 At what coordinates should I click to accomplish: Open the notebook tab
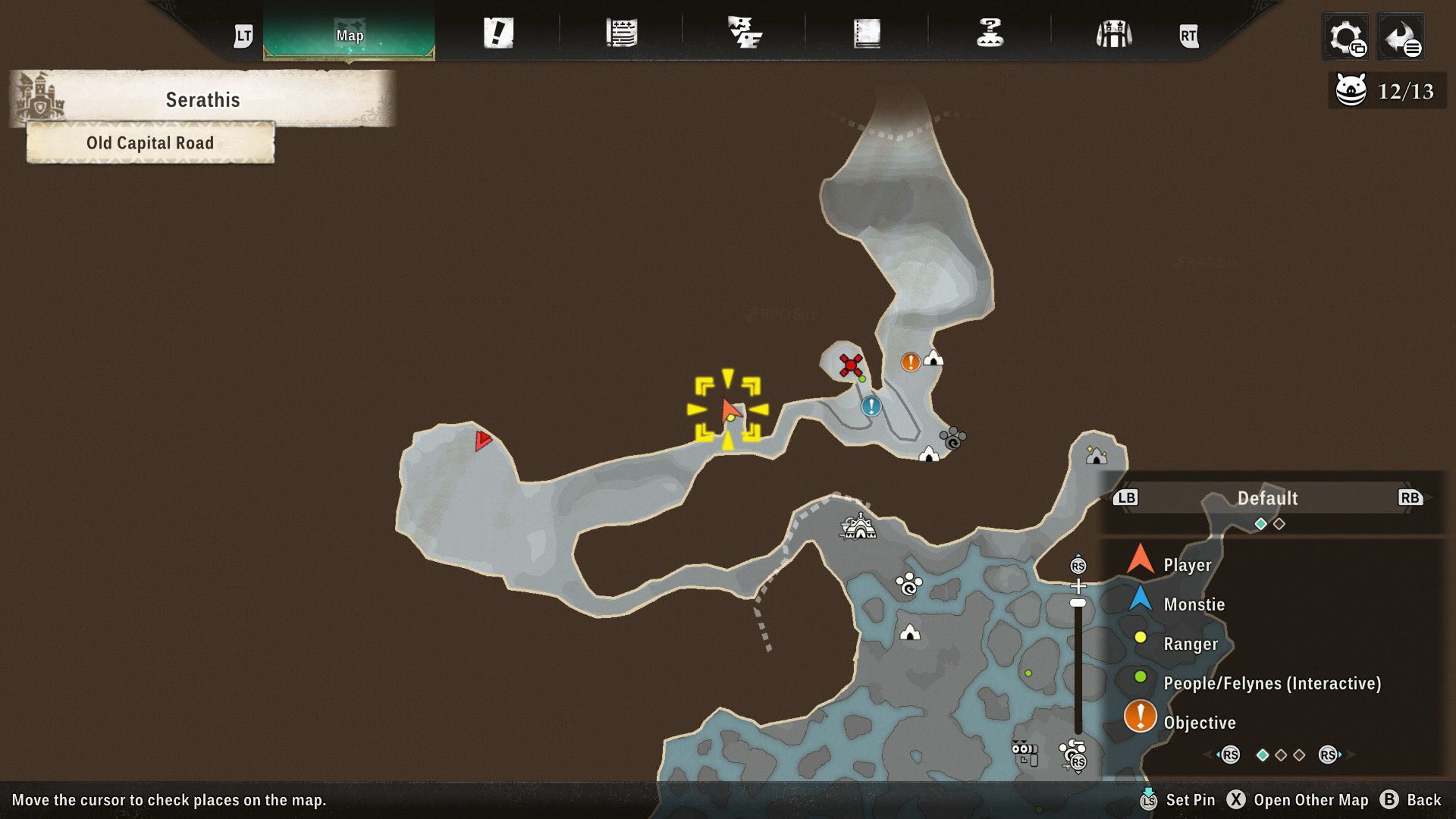[867, 33]
